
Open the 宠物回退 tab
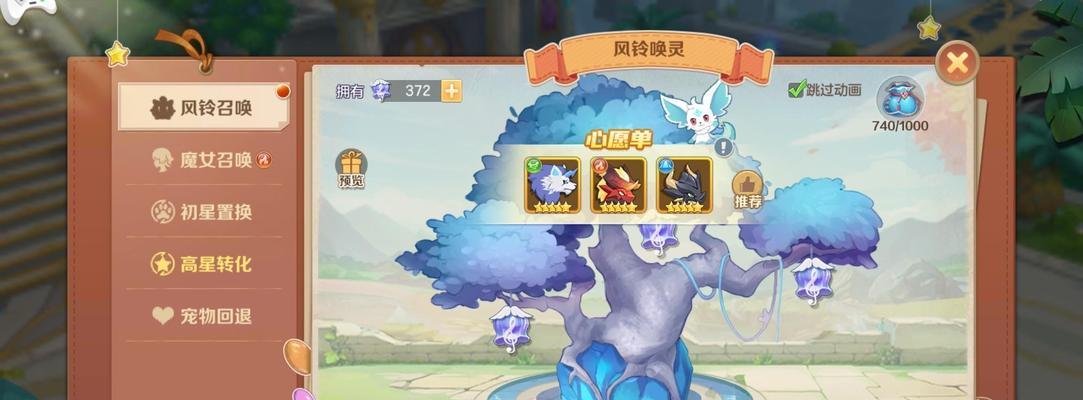coord(203,316)
